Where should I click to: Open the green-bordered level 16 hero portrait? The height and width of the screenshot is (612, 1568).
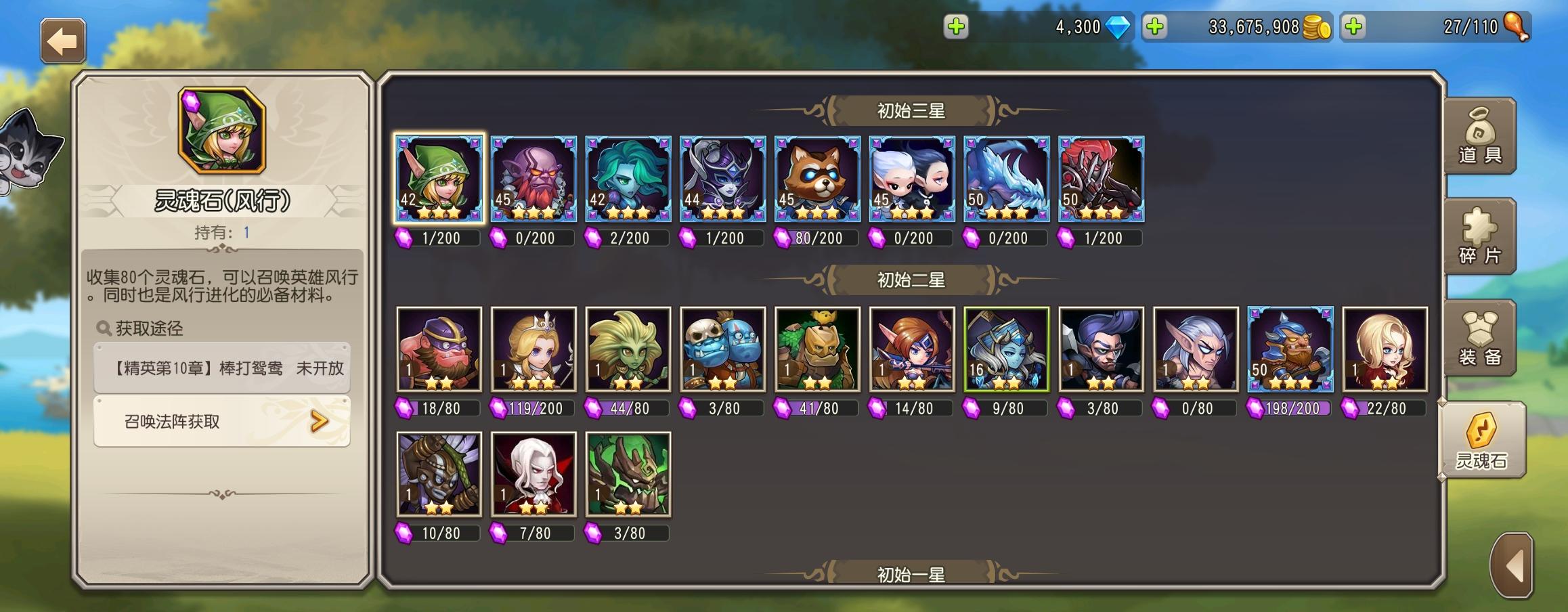(x=1005, y=350)
